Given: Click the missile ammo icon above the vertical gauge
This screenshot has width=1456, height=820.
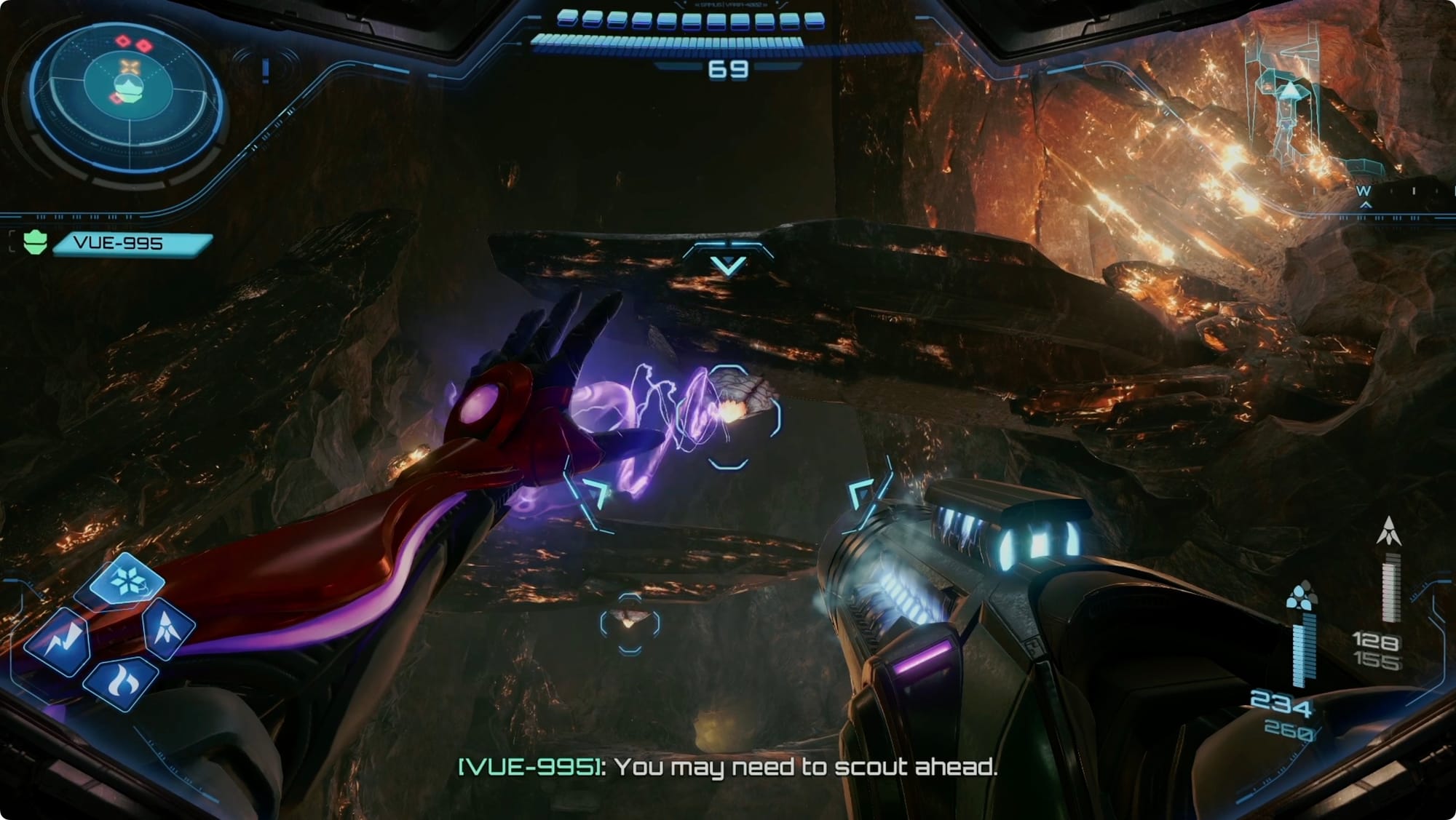Looking at the screenshot, I should [x=1389, y=531].
